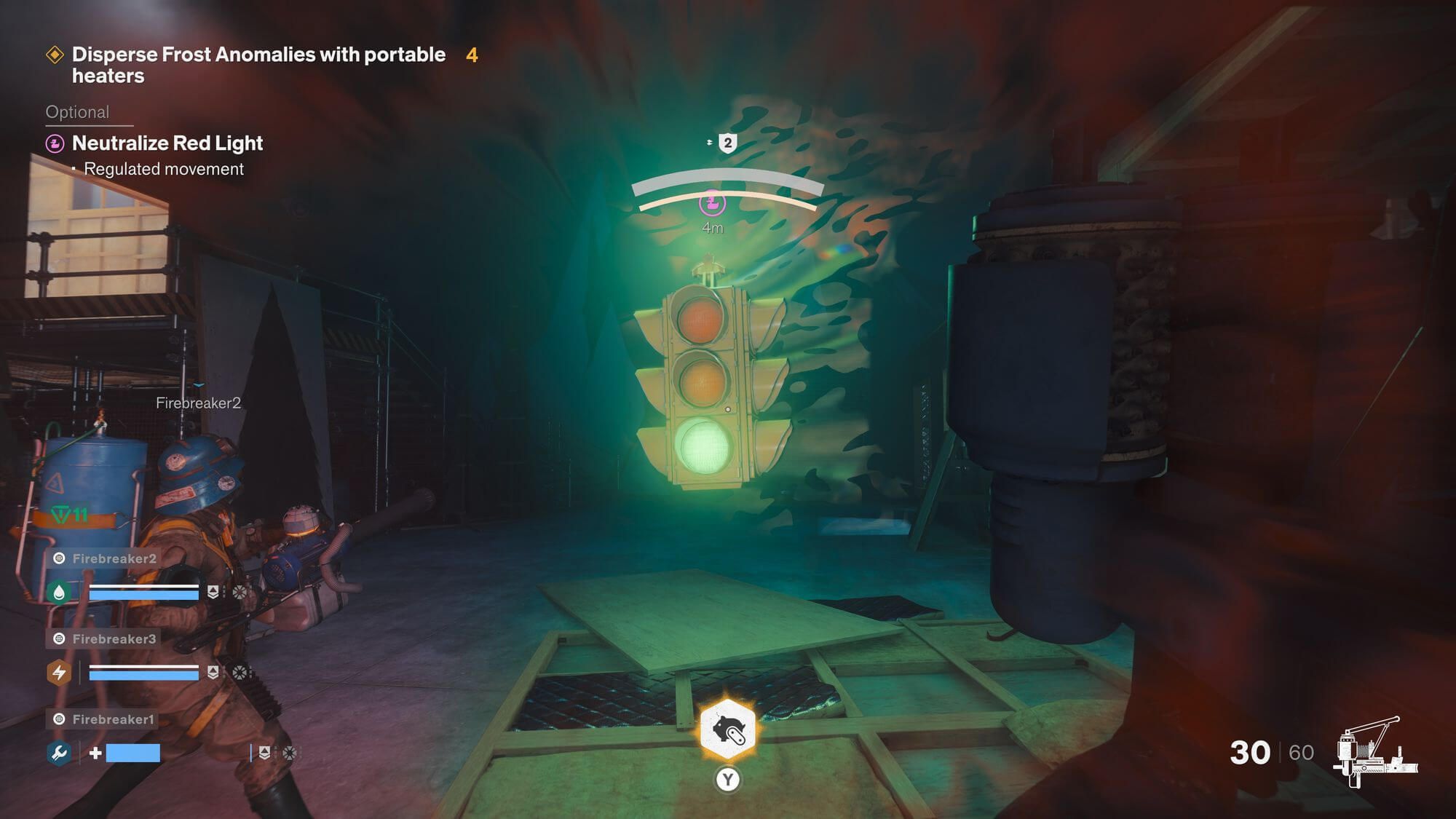This screenshot has height=819, width=1456.
Task: Click Firebreaker1's wrench repair icon
Action: 60,753
